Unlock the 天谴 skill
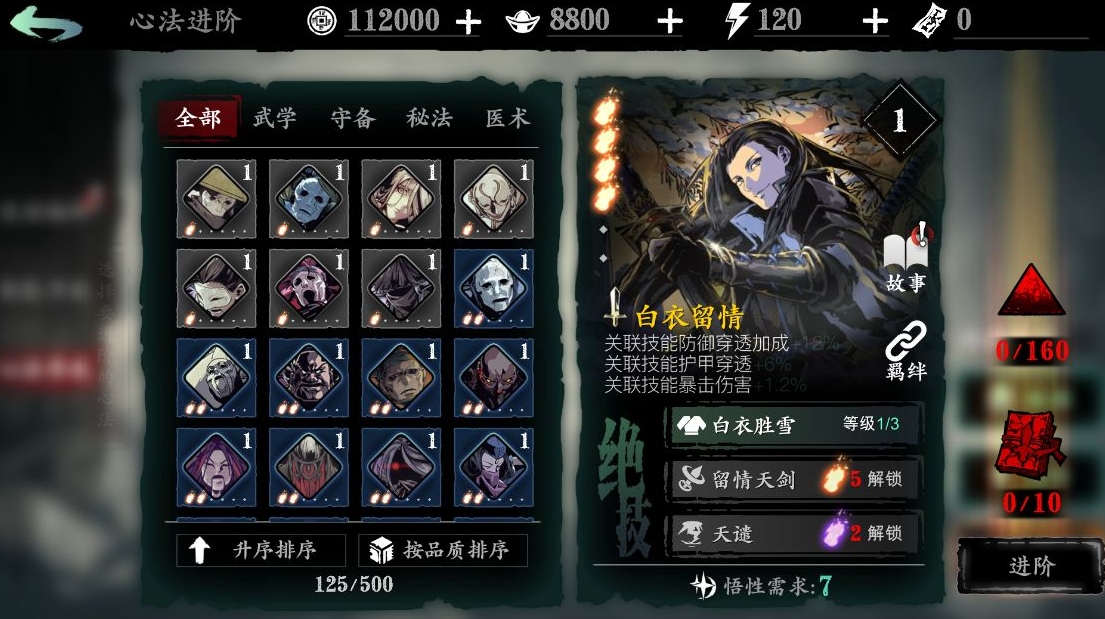Viewport: 1105px width, 619px height. (x=795, y=533)
